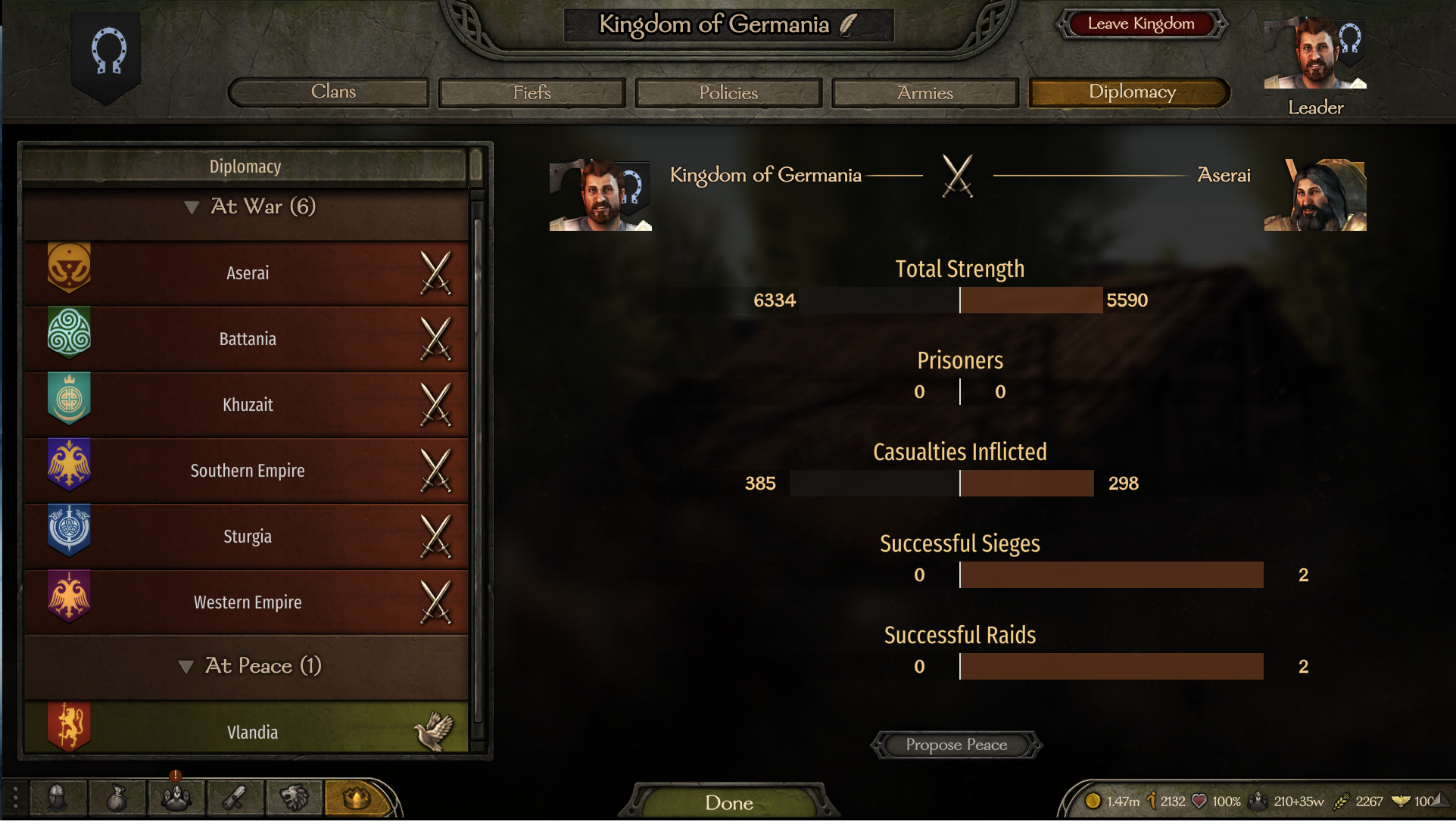
Task: Collapse the At Peace section
Action: [187, 666]
